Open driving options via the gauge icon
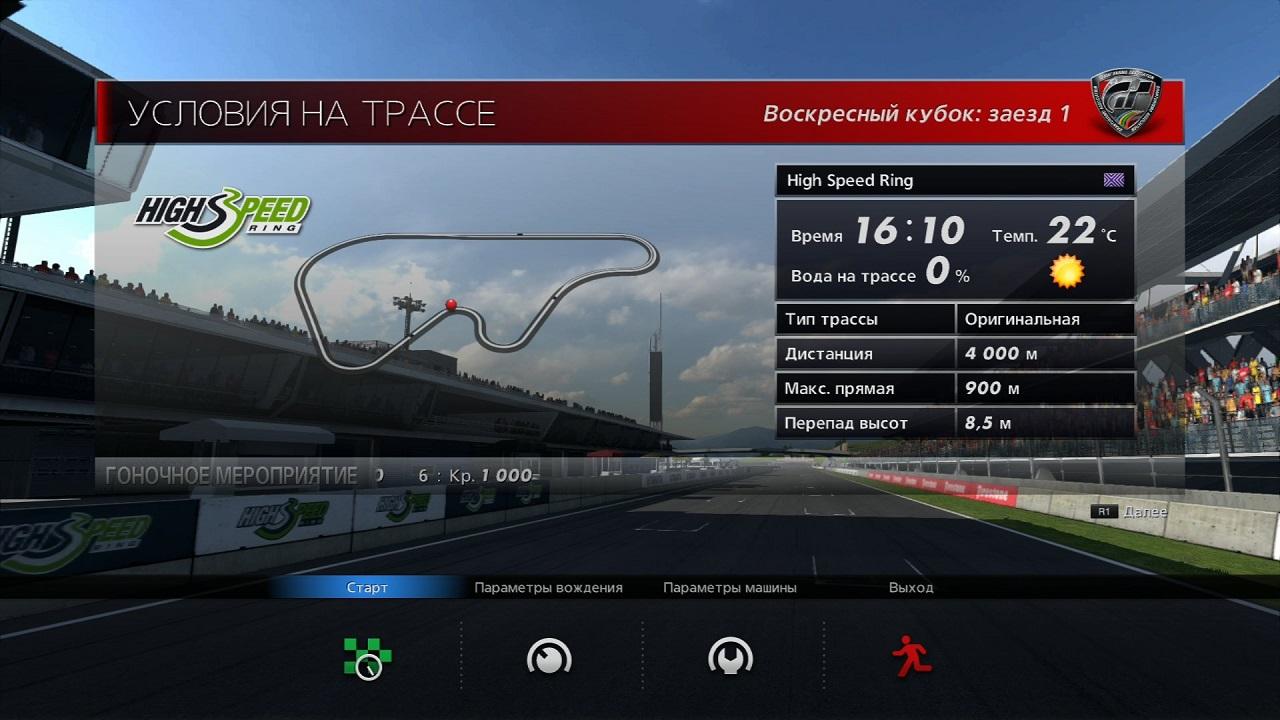The height and width of the screenshot is (720, 1280). point(548,657)
